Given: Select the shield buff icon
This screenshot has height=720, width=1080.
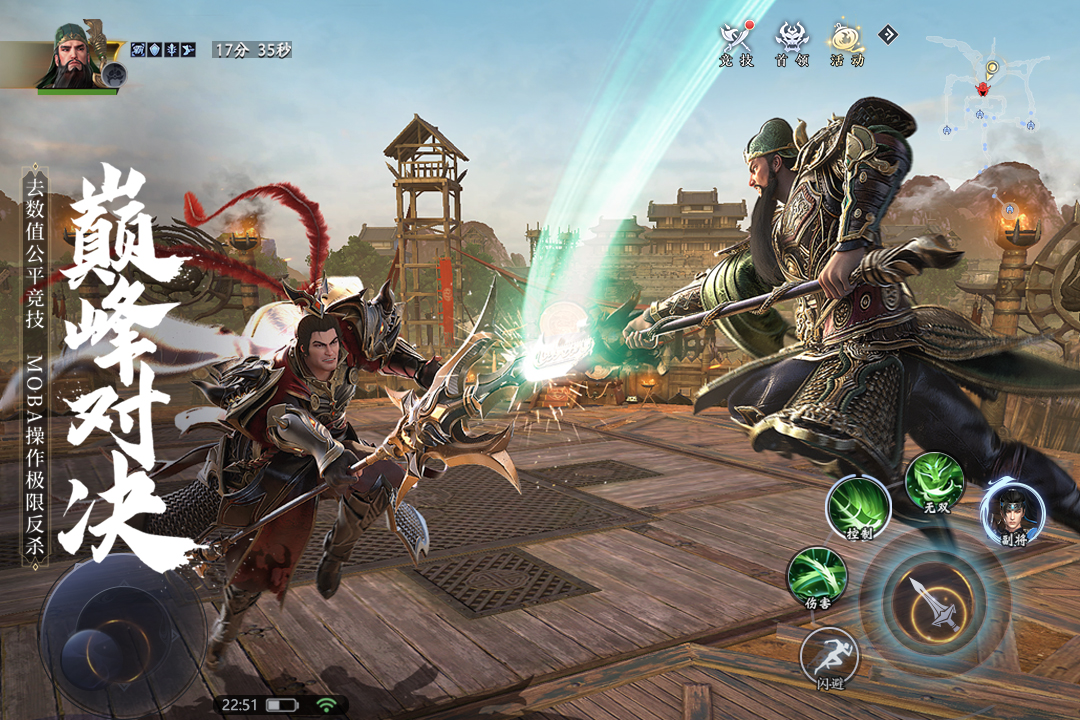Looking at the screenshot, I should [155, 49].
